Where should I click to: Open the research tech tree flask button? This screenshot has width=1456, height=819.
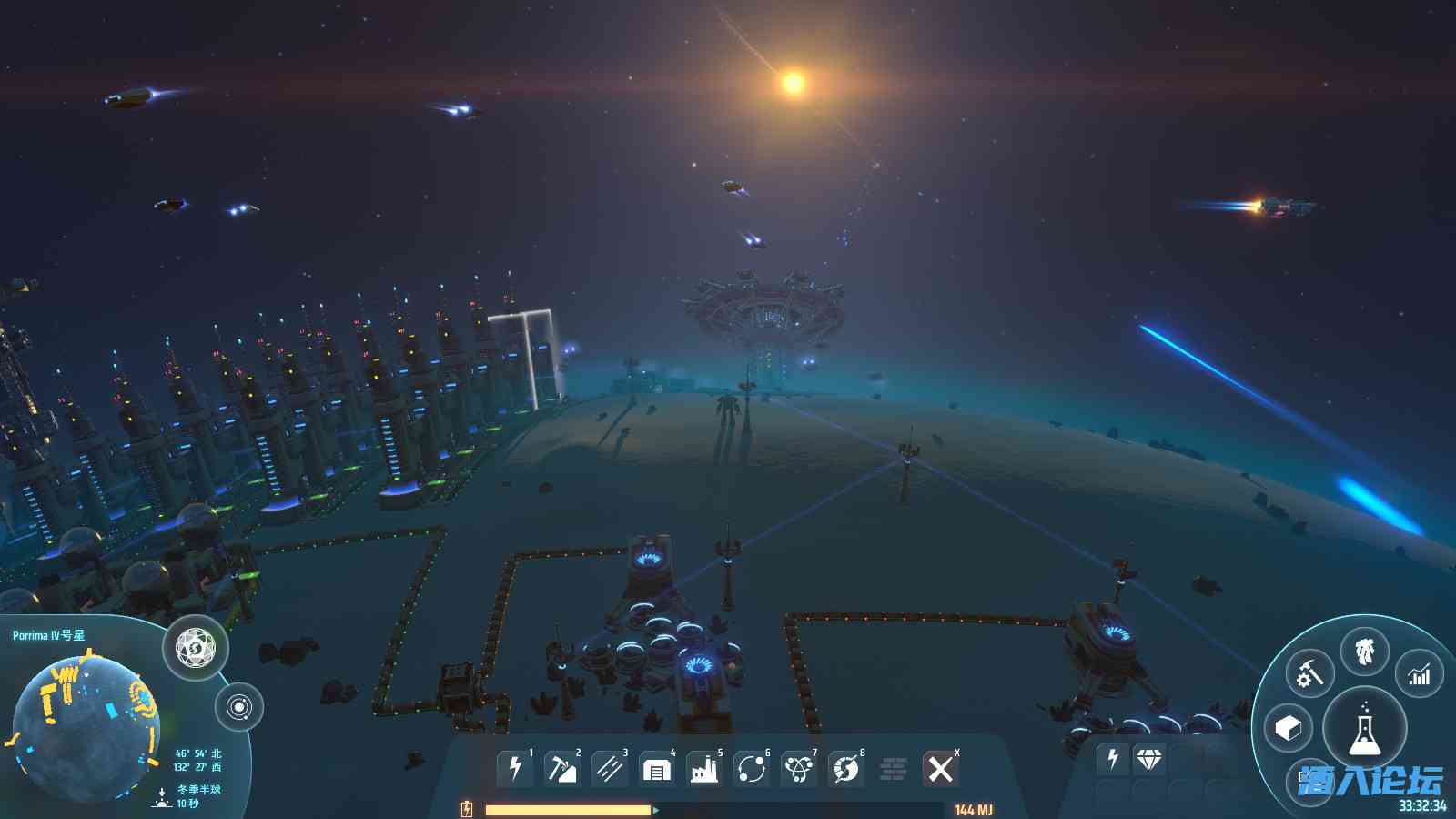click(x=1364, y=728)
